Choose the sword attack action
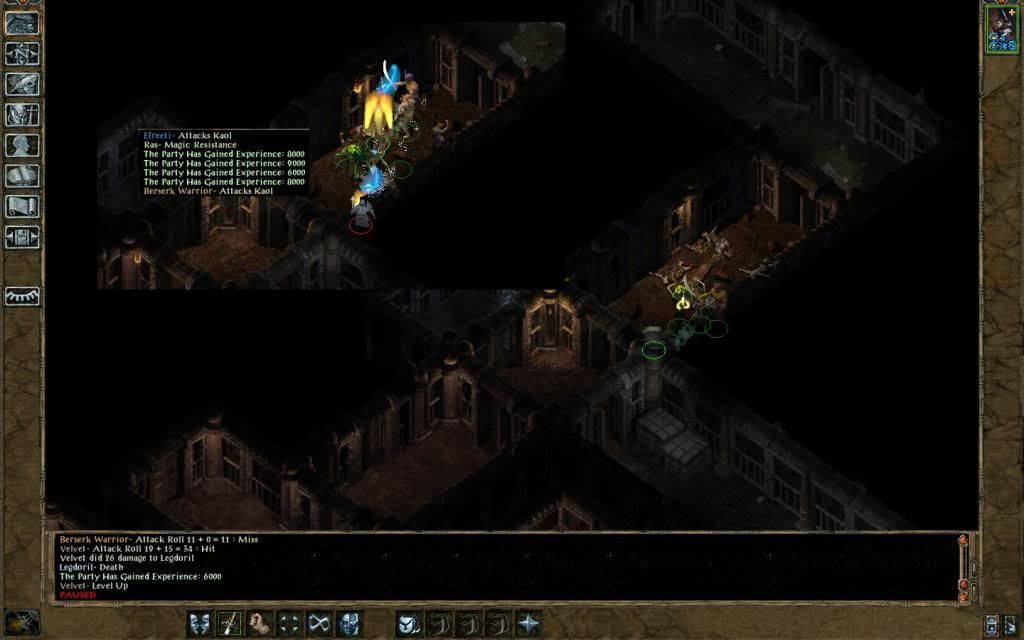The width and height of the screenshot is (1024, 640). click(230, 623)
